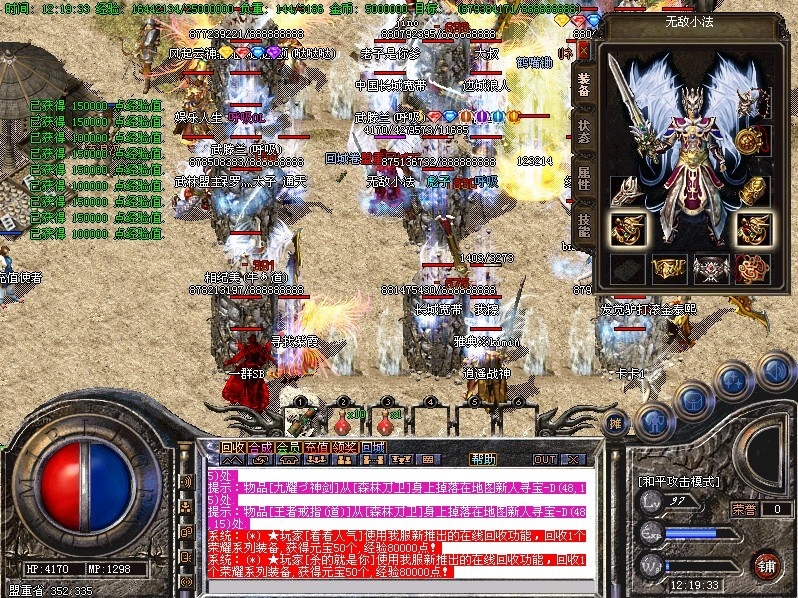Toggle the 和平攻击模式 attack mode label
Image resolution: width=798 pixels, height=598 pixels.
point(679,481)
